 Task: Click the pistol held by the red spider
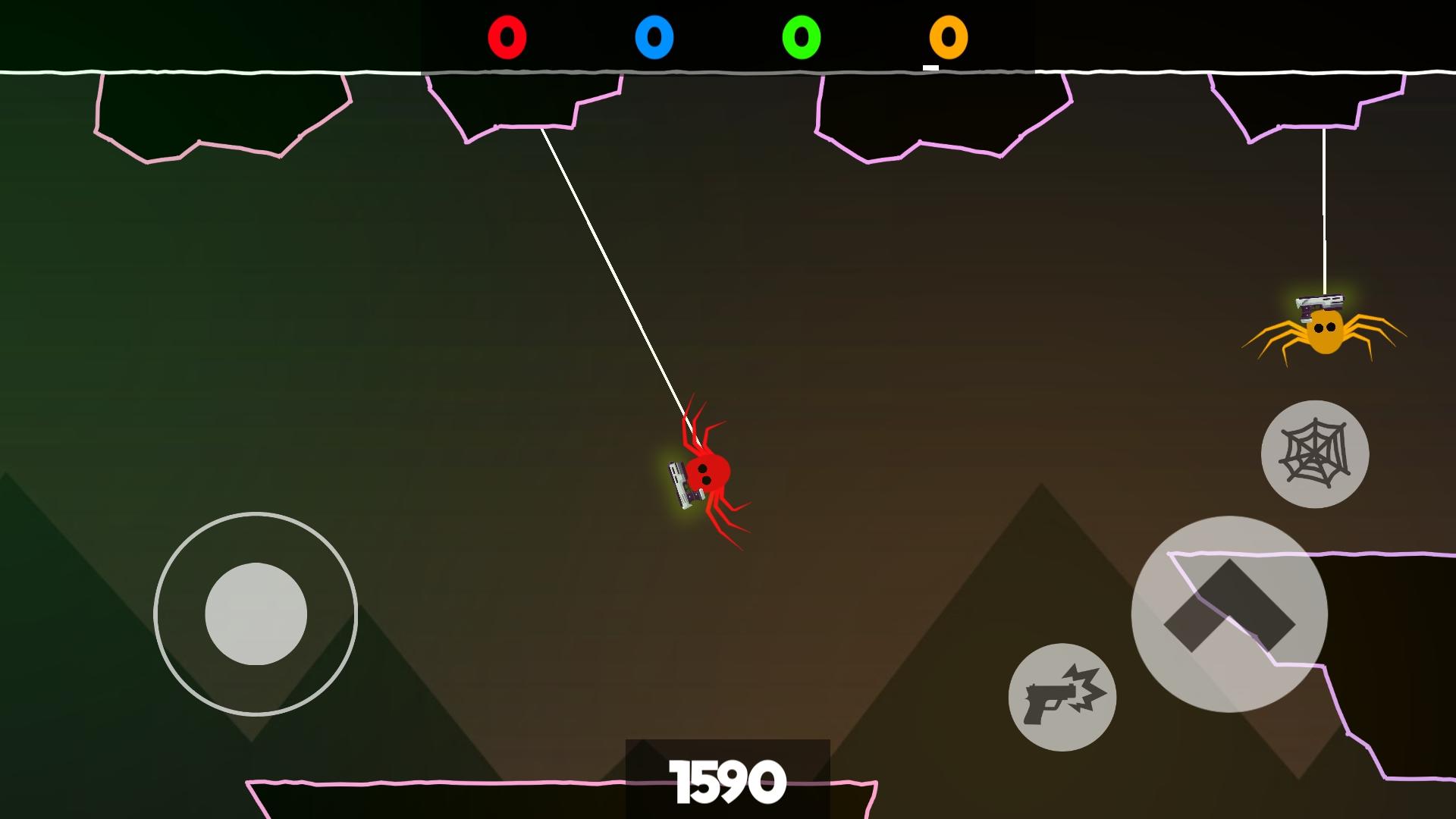pyautogui.click(x=681, y=485)
